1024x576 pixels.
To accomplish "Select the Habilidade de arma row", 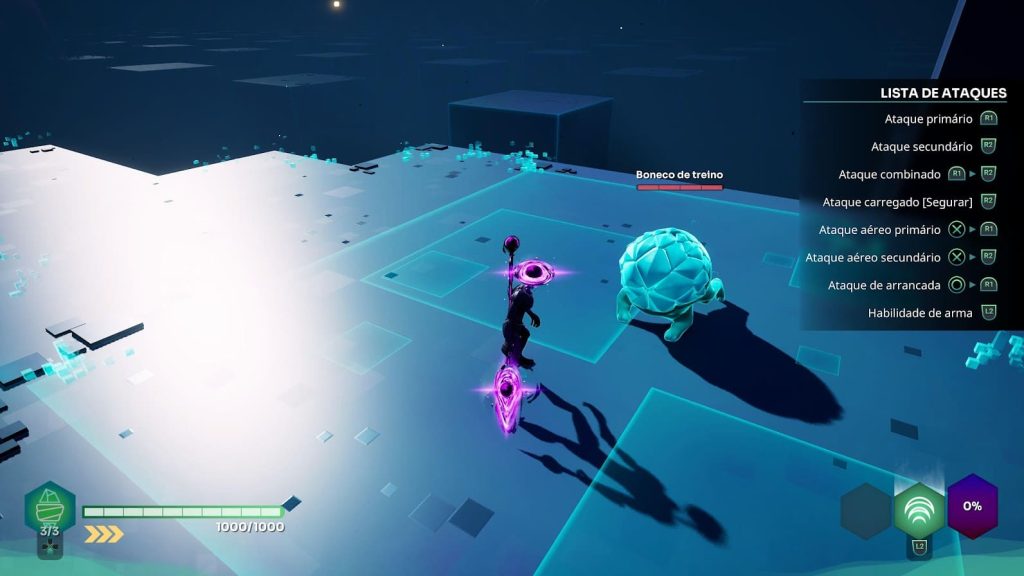I will tap(920, 313).
